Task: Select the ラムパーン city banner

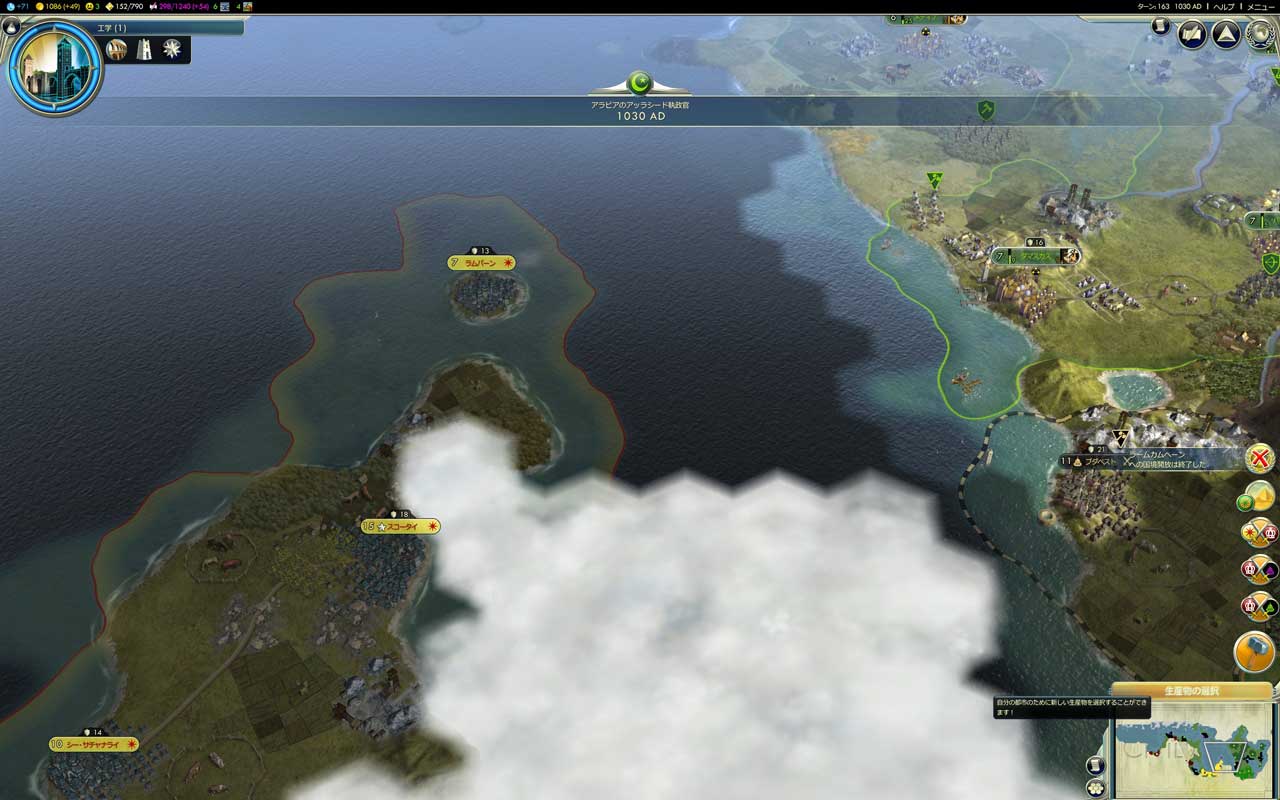Action: (482, 263)
